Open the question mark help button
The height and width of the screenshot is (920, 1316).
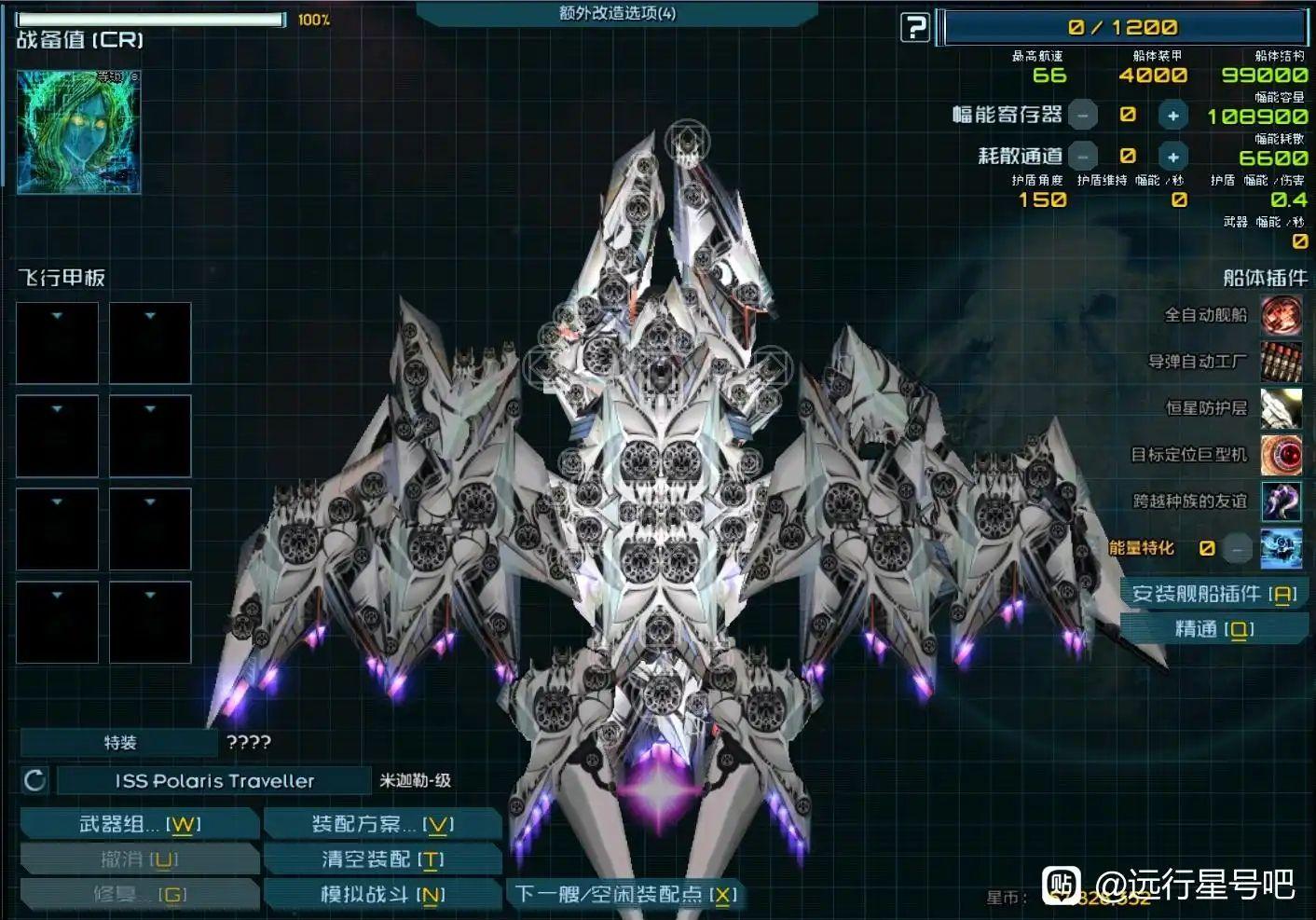915,28
